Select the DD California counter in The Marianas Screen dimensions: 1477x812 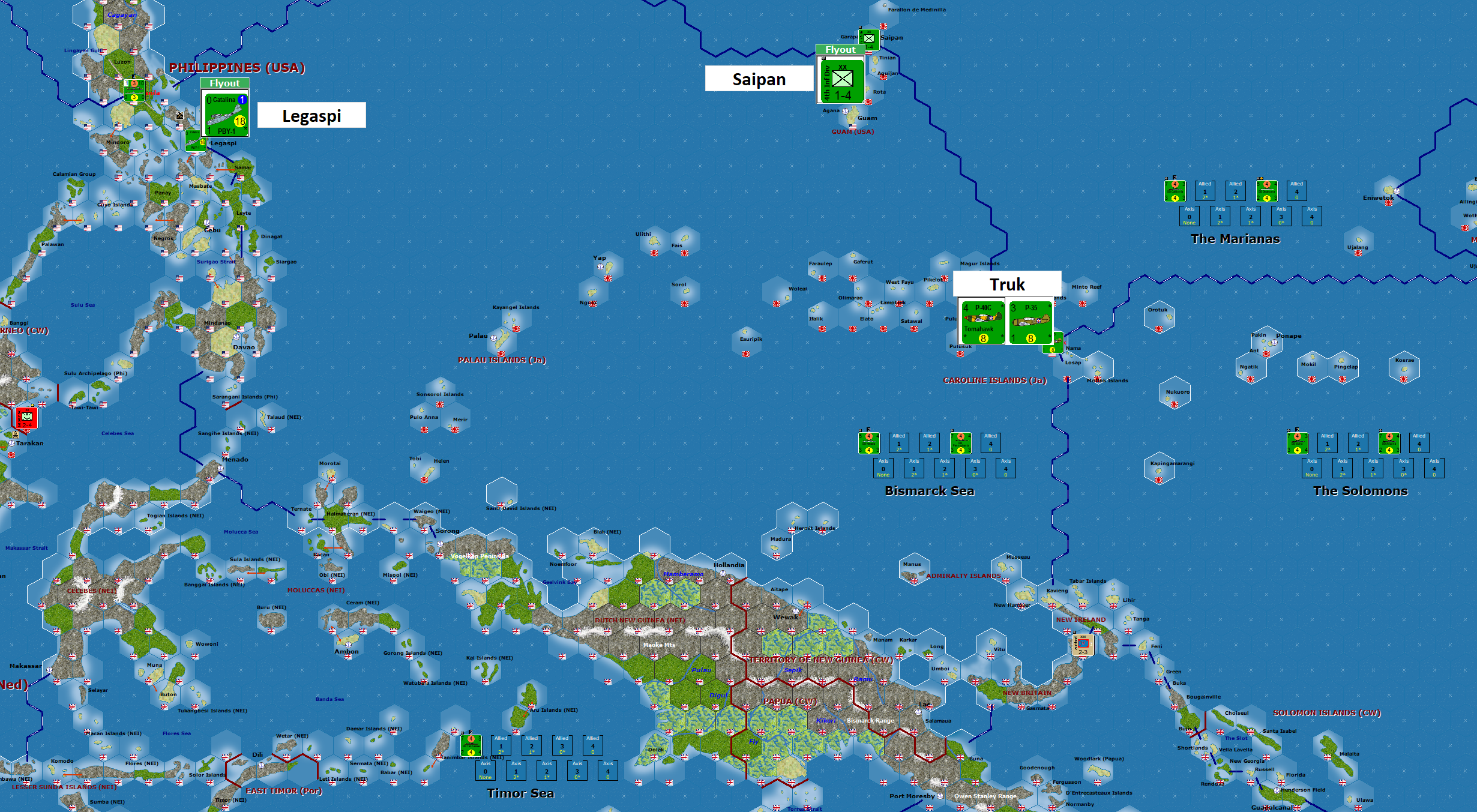point(1175,191)
